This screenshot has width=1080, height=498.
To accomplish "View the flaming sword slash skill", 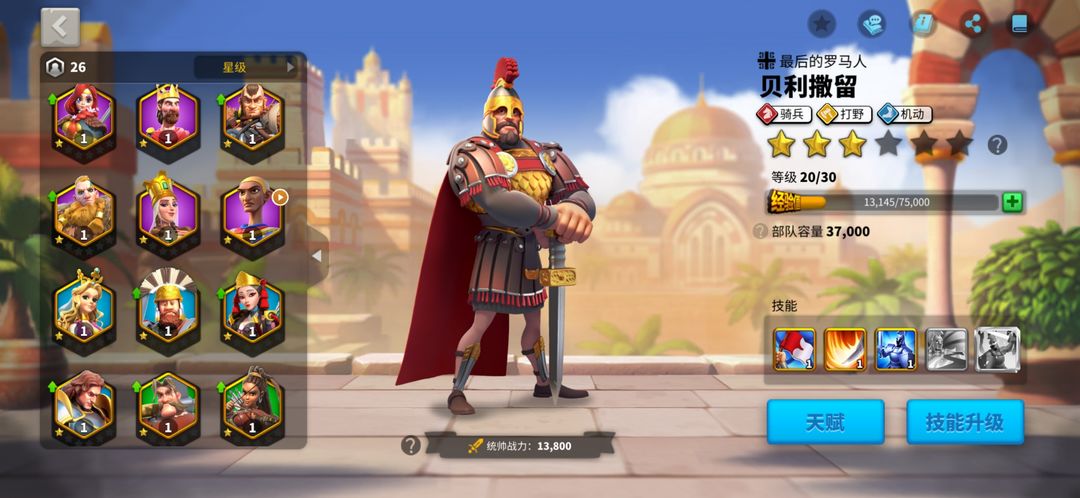I will [x=845, y=349].
